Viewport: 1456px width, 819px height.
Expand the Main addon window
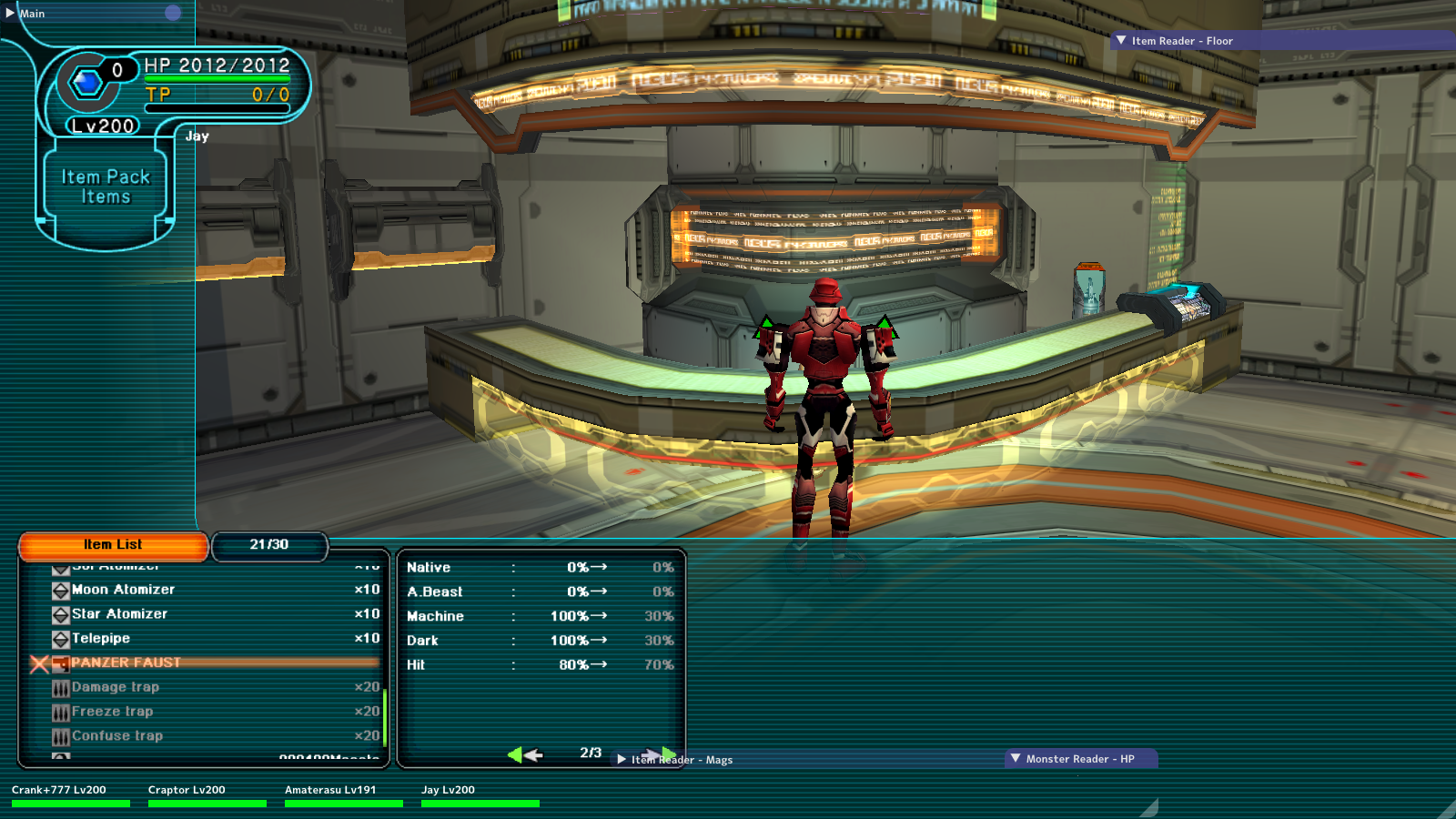pyautogui.click(x=10, y=14)
